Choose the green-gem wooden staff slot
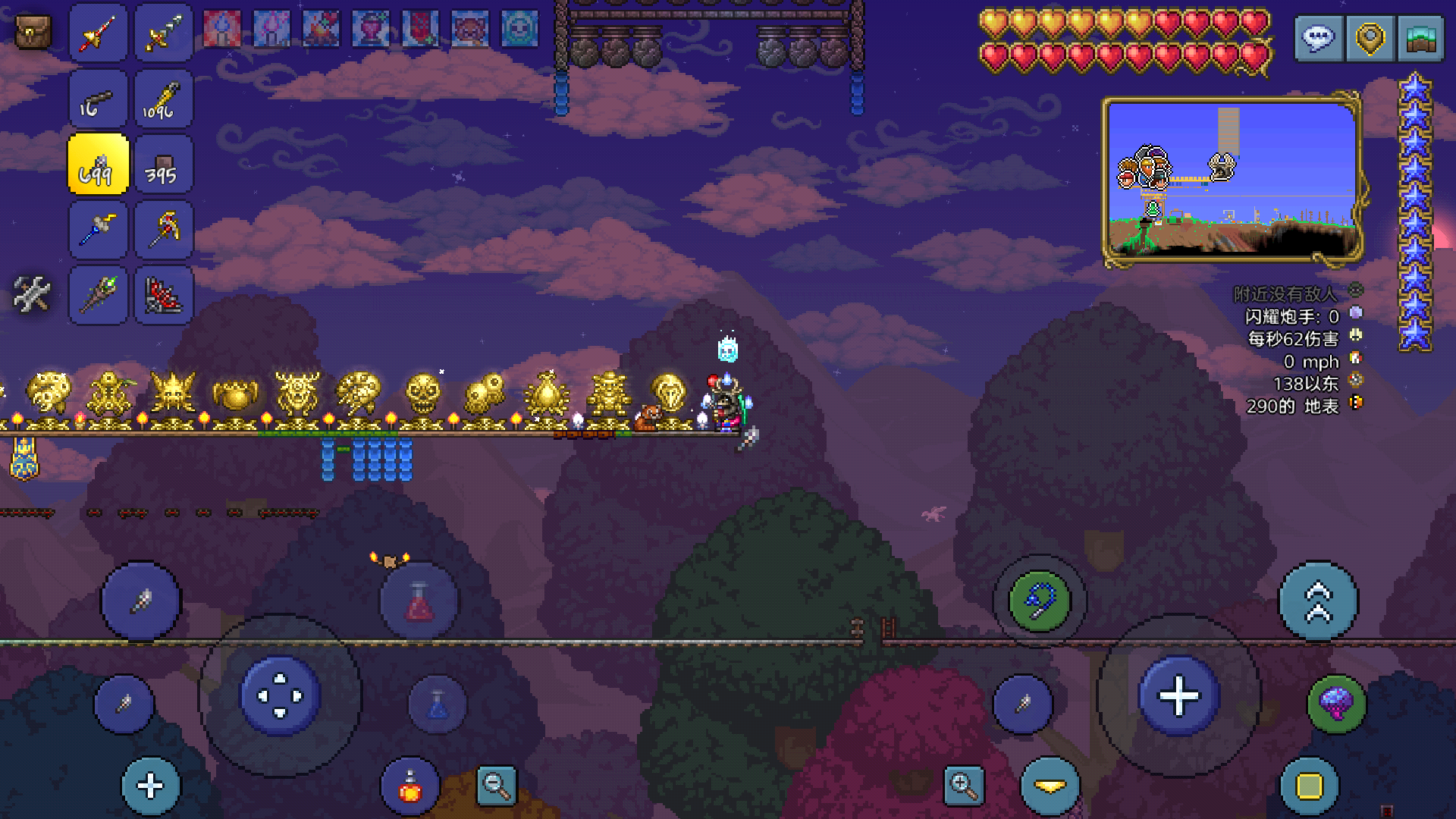This screenshot has width=1456, height=819. click(98, 295)
